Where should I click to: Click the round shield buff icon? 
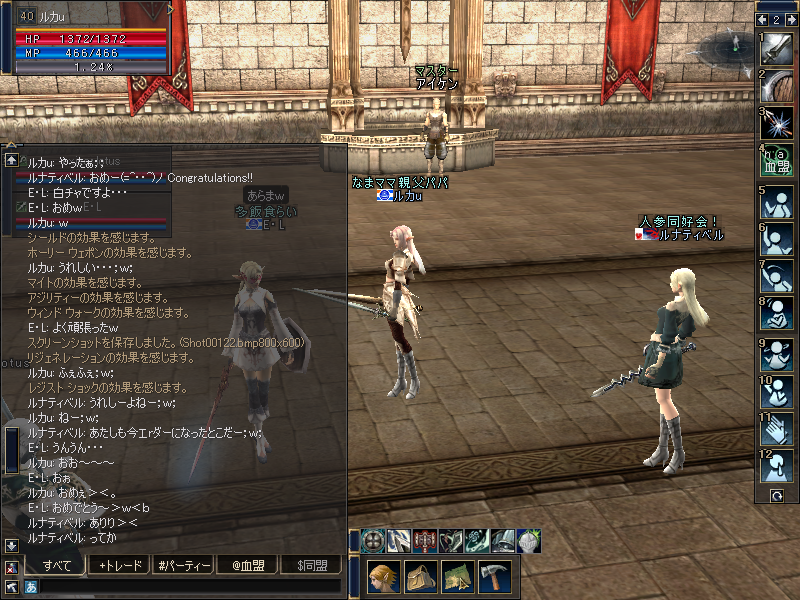point(374,540)
